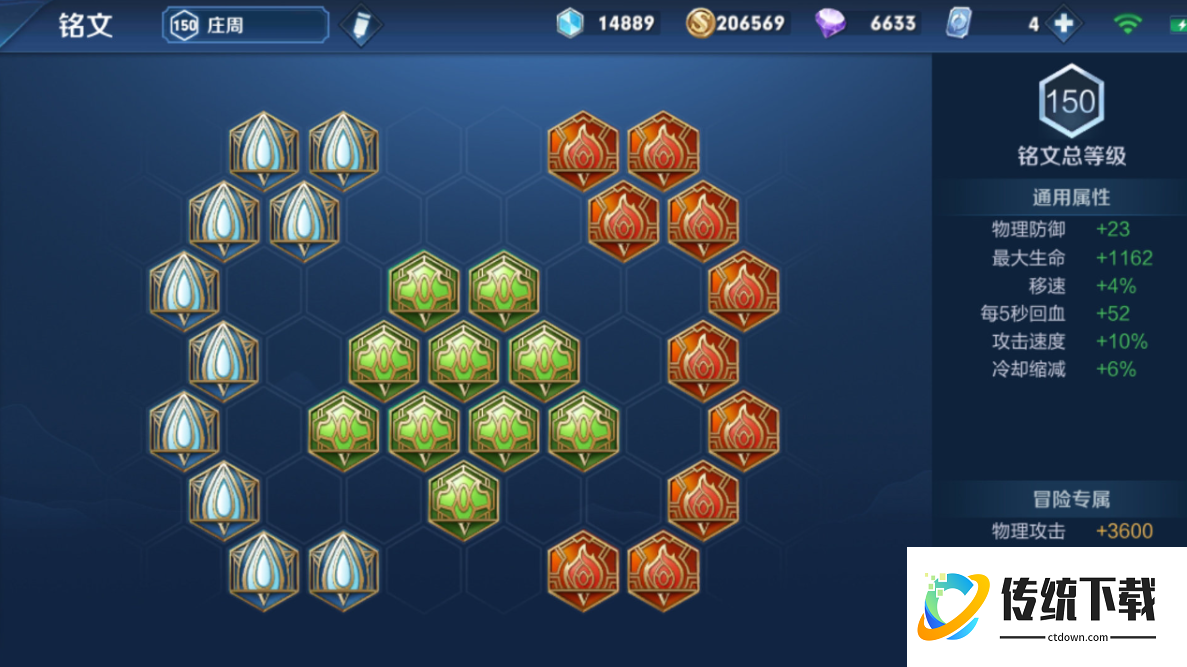Open the 庄周 rune page selector
Image resolution: width=1187 pixels, height=667 pixels.
[x=246, y=25]
